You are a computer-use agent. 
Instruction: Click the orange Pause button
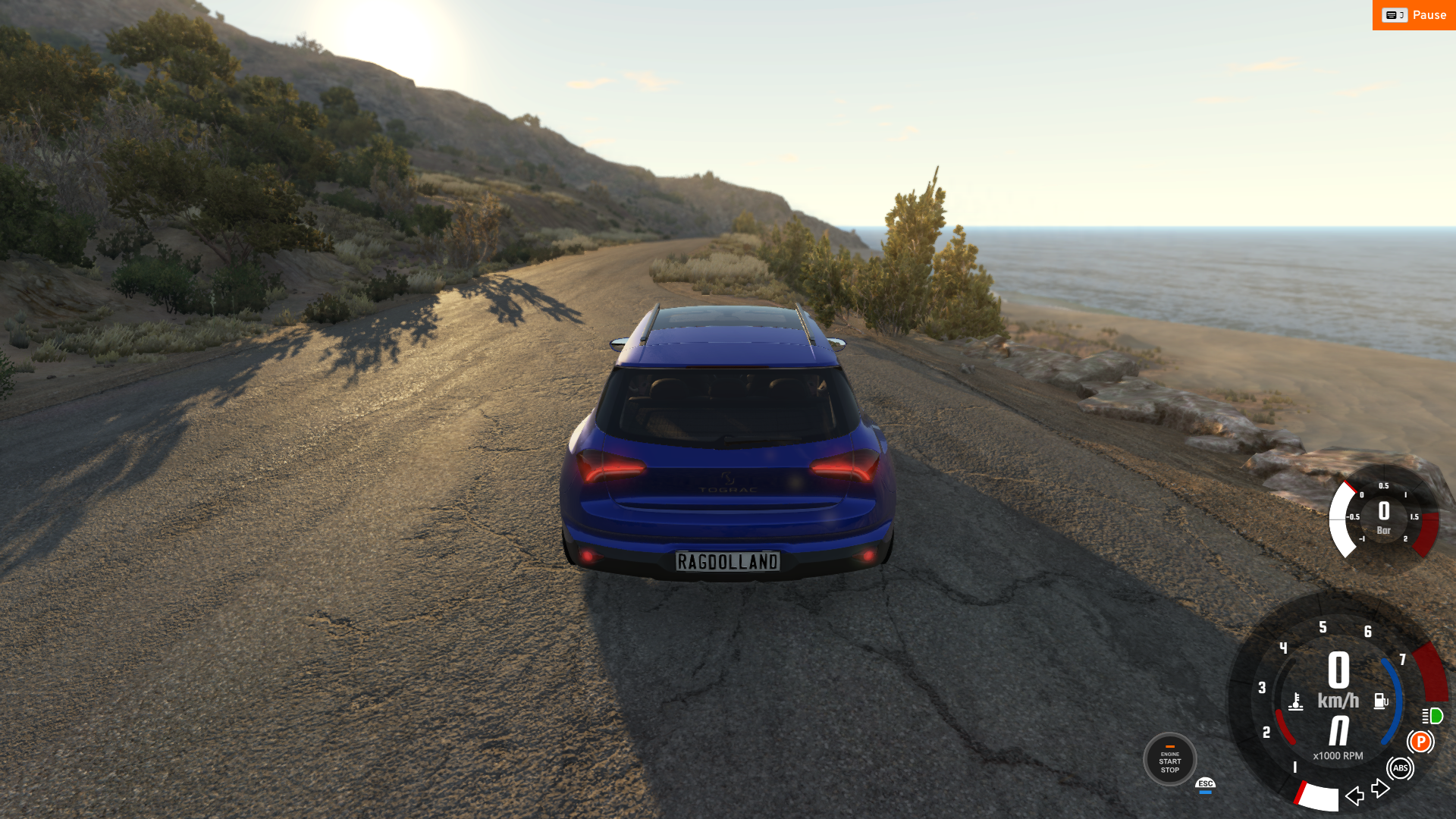coord(1414,15)
